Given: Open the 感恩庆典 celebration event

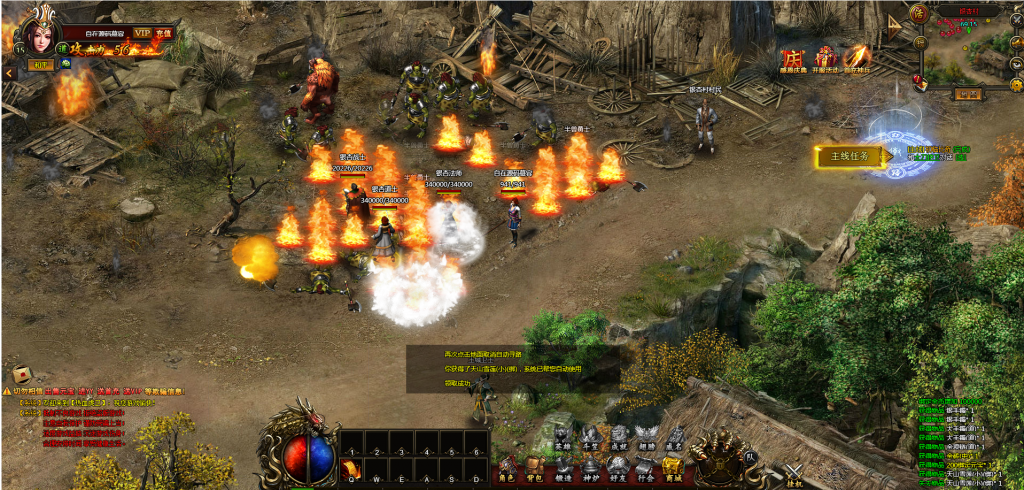Looking at the screenshot, I should (x=793, y=62).
